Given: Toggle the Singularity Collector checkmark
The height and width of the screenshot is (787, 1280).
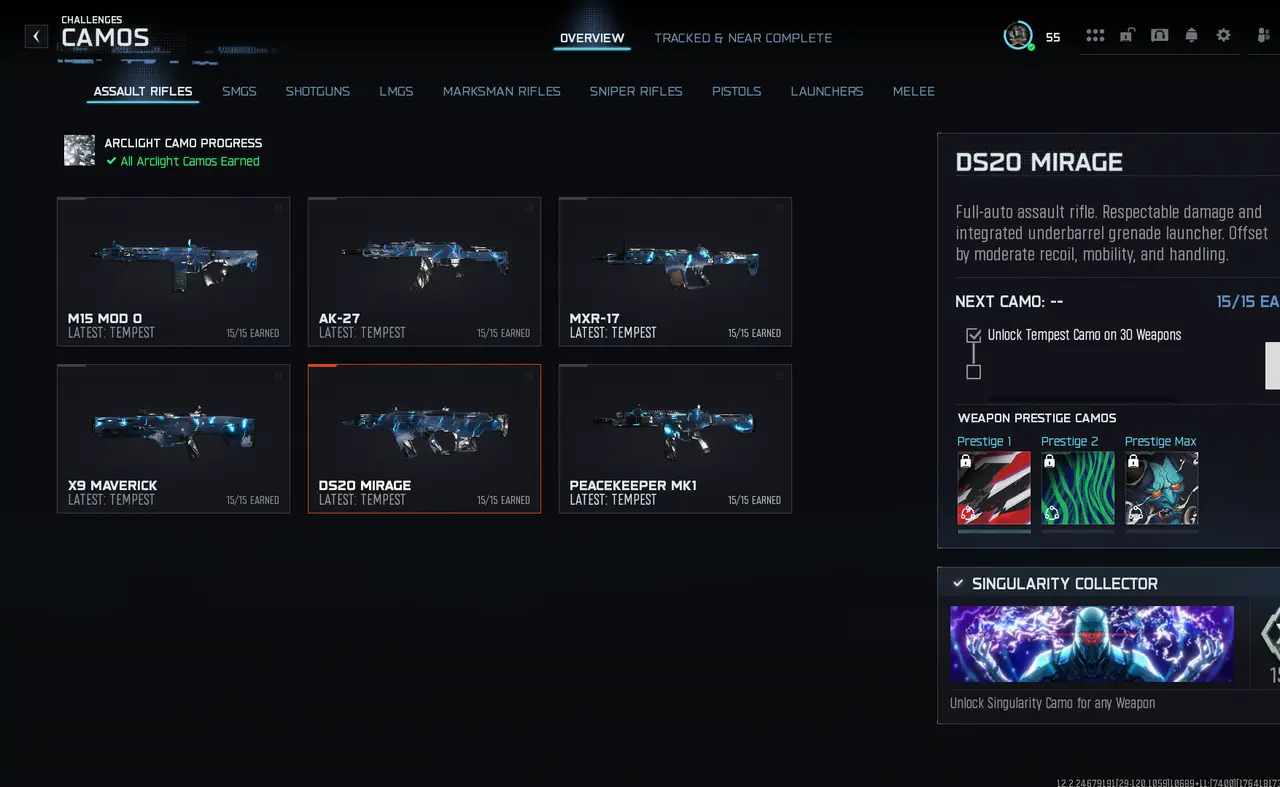Looking at the screenshot, I should click(x=959, y=583).
